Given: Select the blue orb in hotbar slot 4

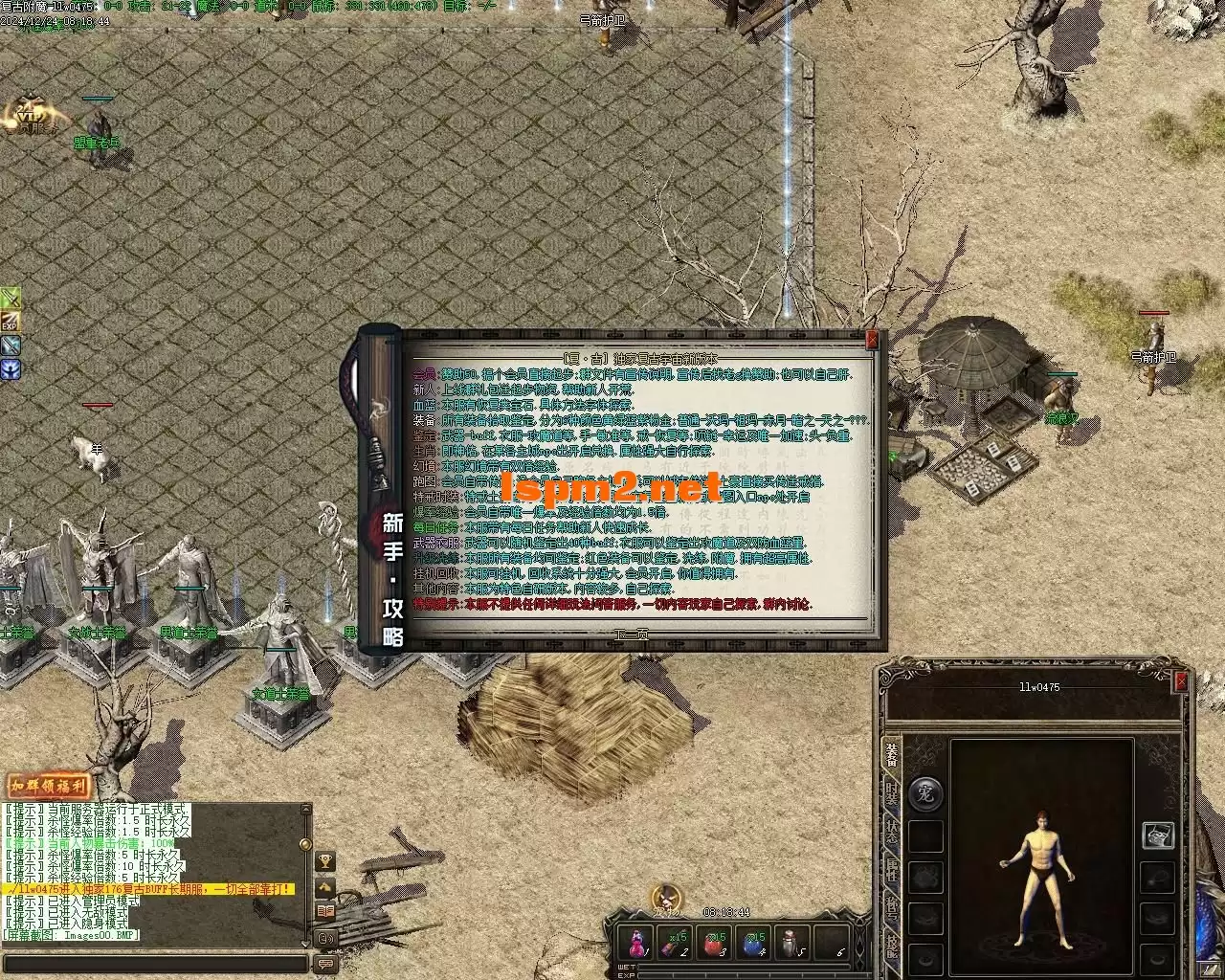Looking at the screenshot, I should (755, 943).
